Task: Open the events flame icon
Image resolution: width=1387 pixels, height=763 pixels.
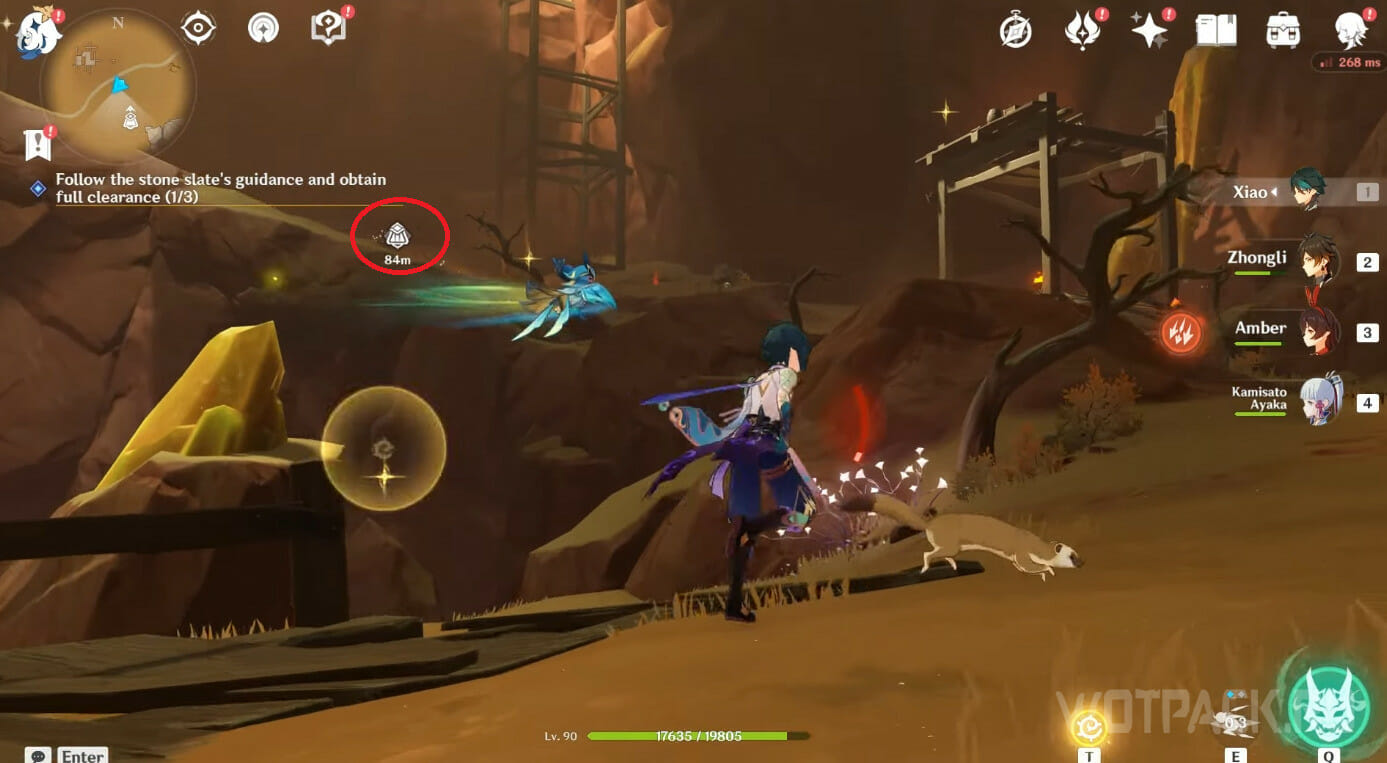Action: (x=1082, y=31)
